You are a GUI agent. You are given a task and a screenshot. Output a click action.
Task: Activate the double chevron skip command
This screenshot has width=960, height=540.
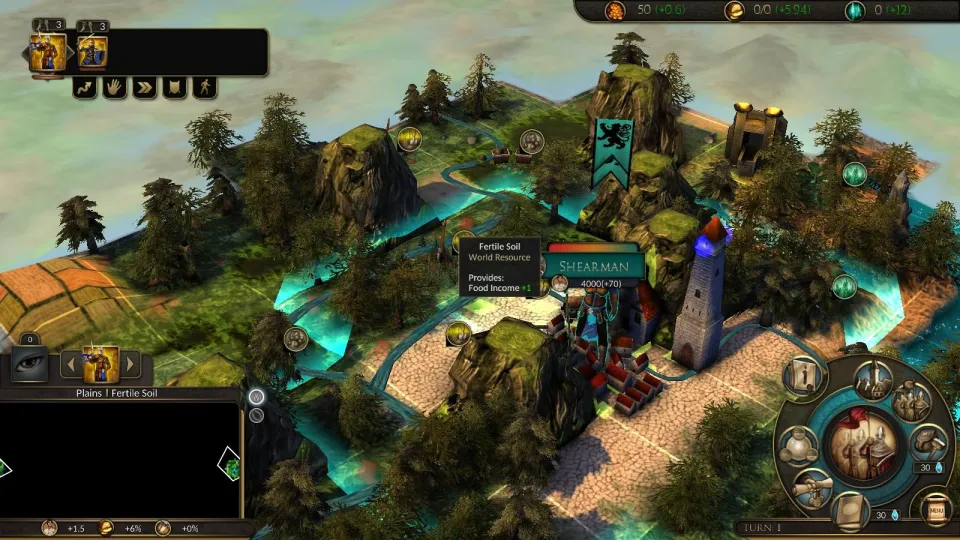click(x=145, y=87)
